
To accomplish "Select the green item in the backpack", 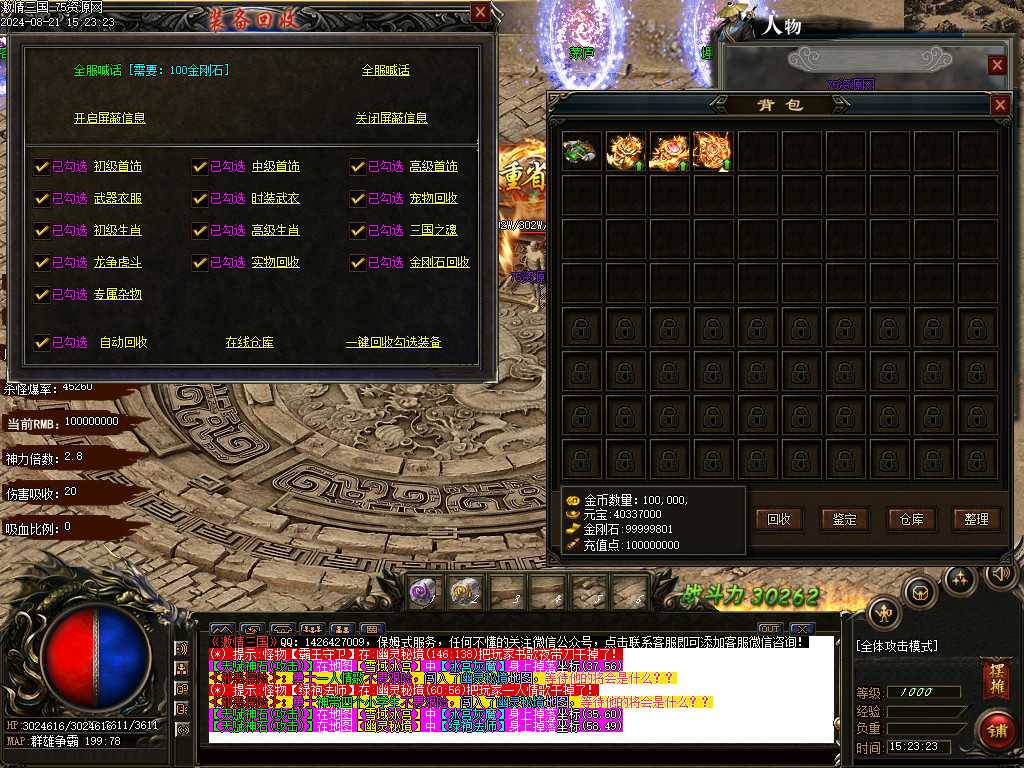I will point(581,151).
